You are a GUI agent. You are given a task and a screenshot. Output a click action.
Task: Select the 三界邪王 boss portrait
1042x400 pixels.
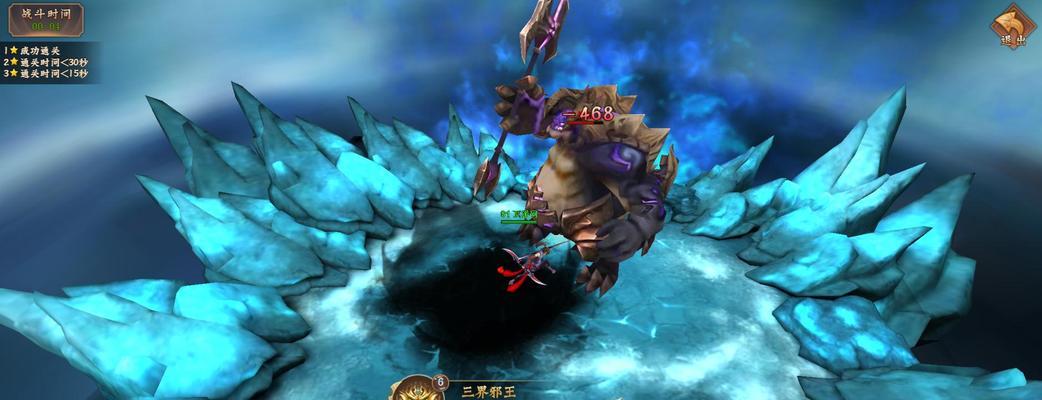click(x=415, y=389)
